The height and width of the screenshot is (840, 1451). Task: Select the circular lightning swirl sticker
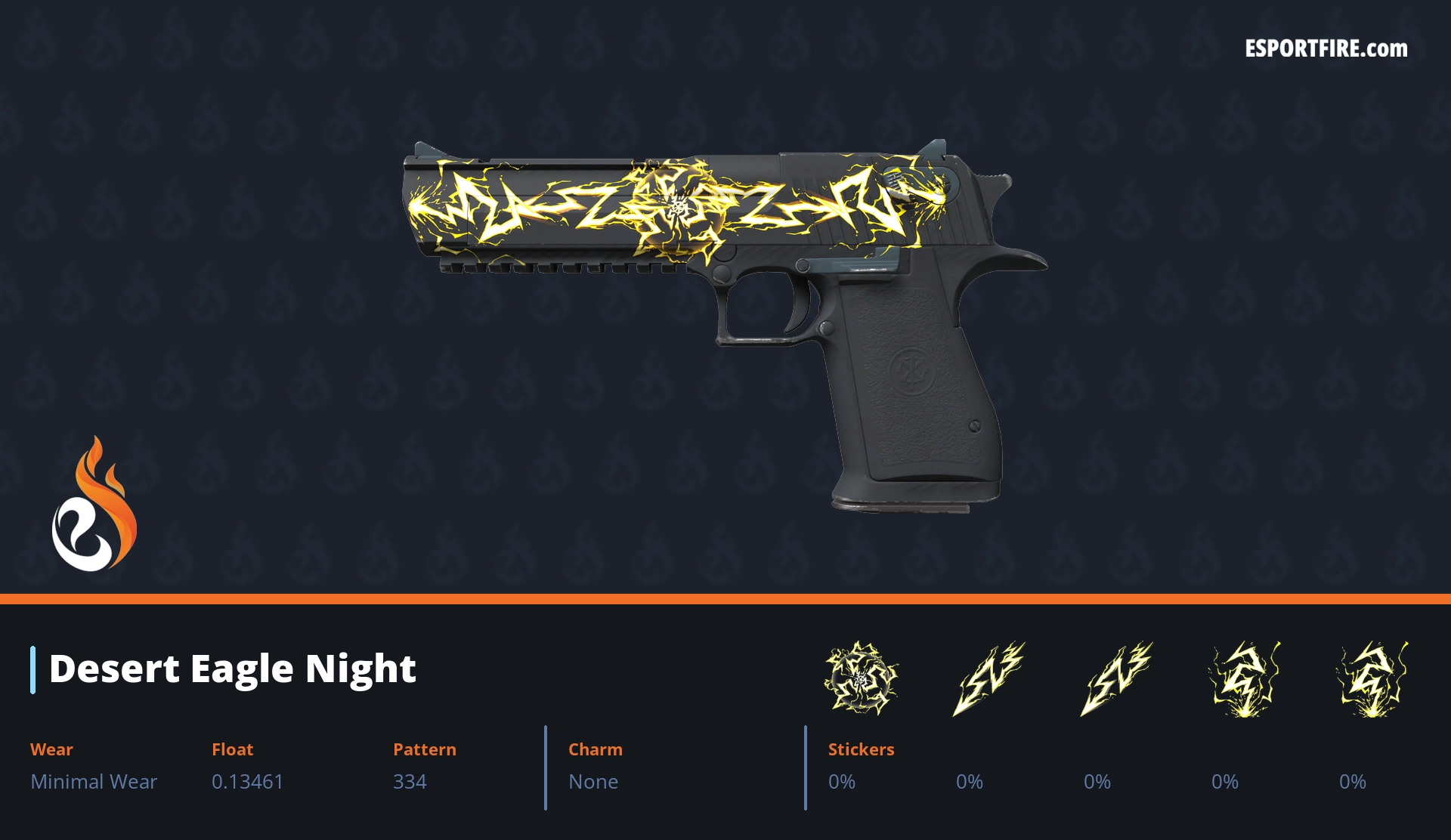tap(861, 678)
